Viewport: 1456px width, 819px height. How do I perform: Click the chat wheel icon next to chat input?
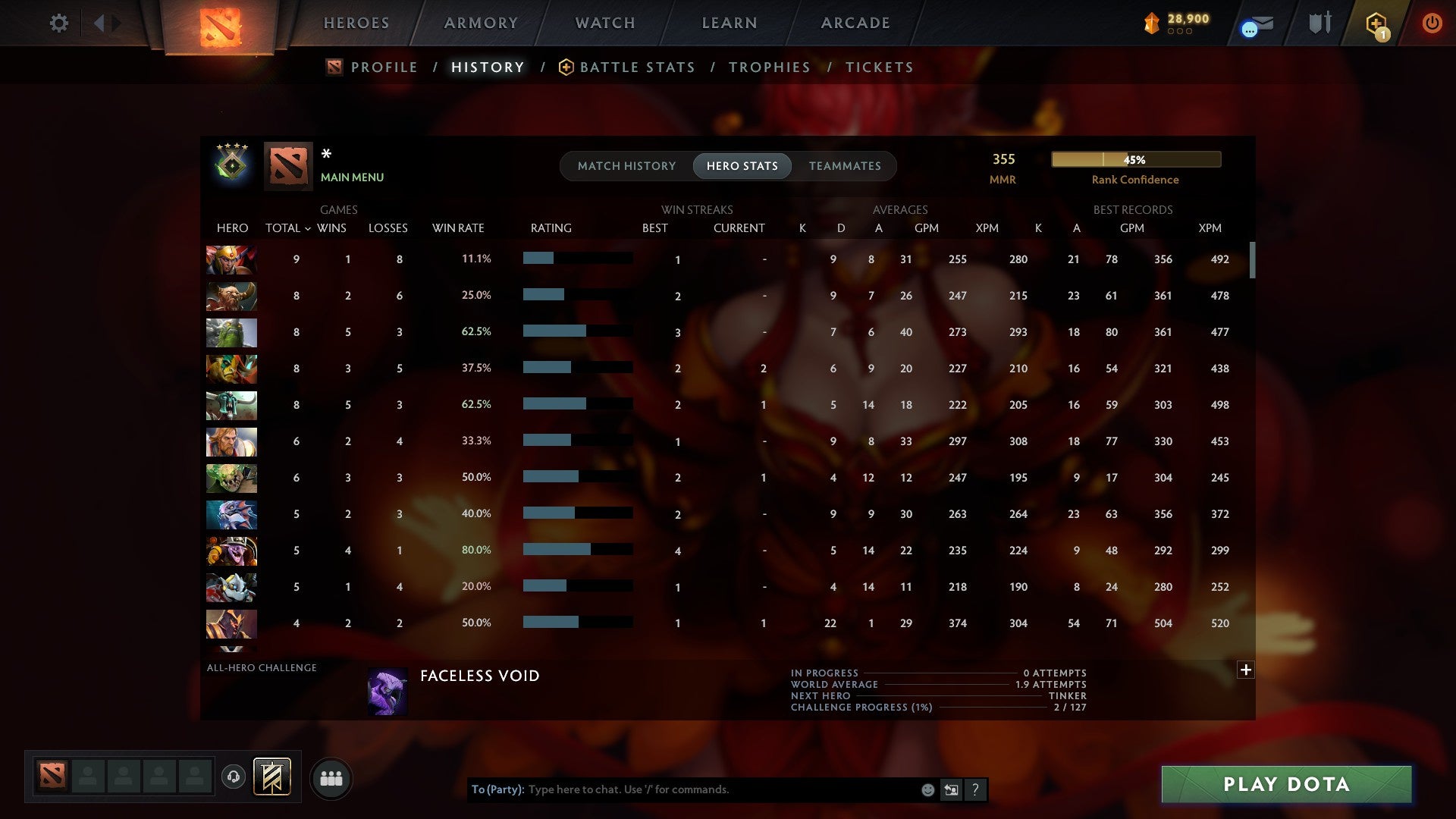point(951,789)
